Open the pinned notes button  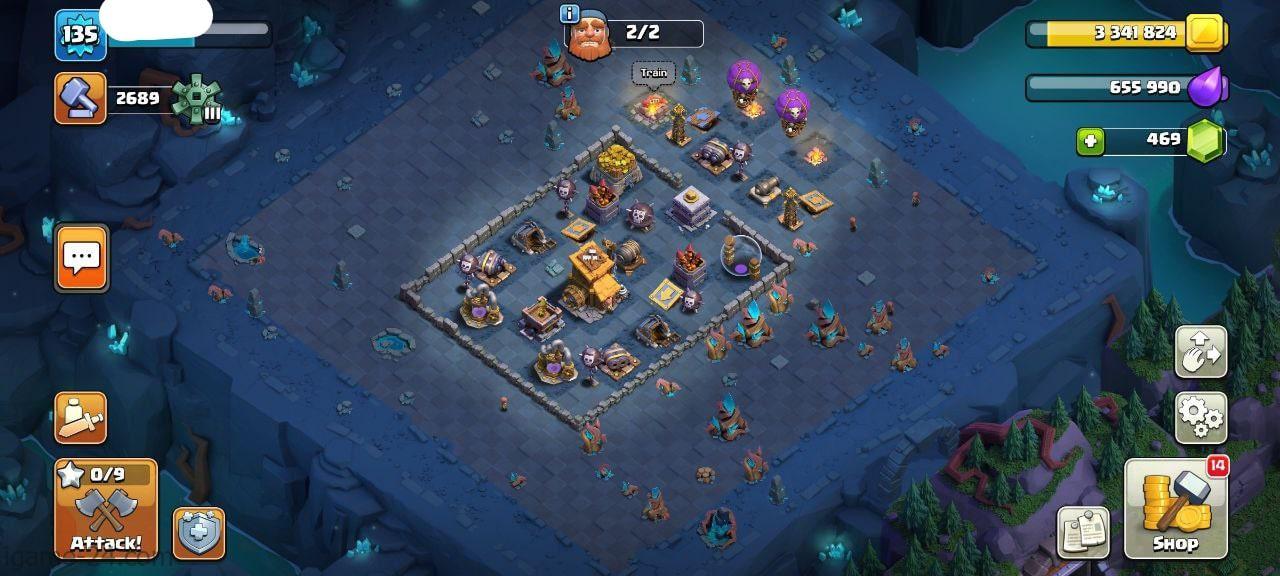[1084, 532]
